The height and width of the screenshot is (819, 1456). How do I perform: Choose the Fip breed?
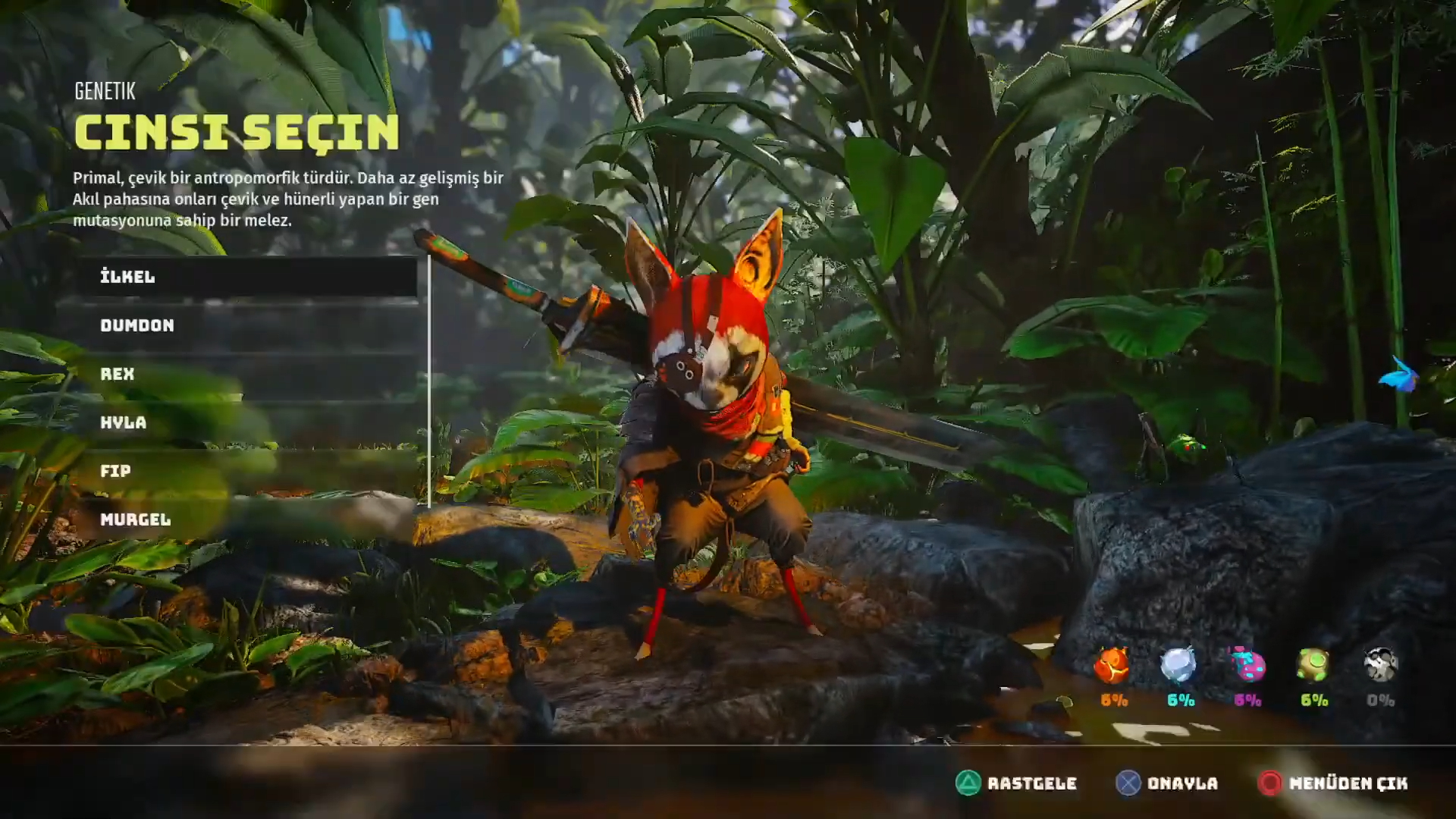tap(246, 471)
